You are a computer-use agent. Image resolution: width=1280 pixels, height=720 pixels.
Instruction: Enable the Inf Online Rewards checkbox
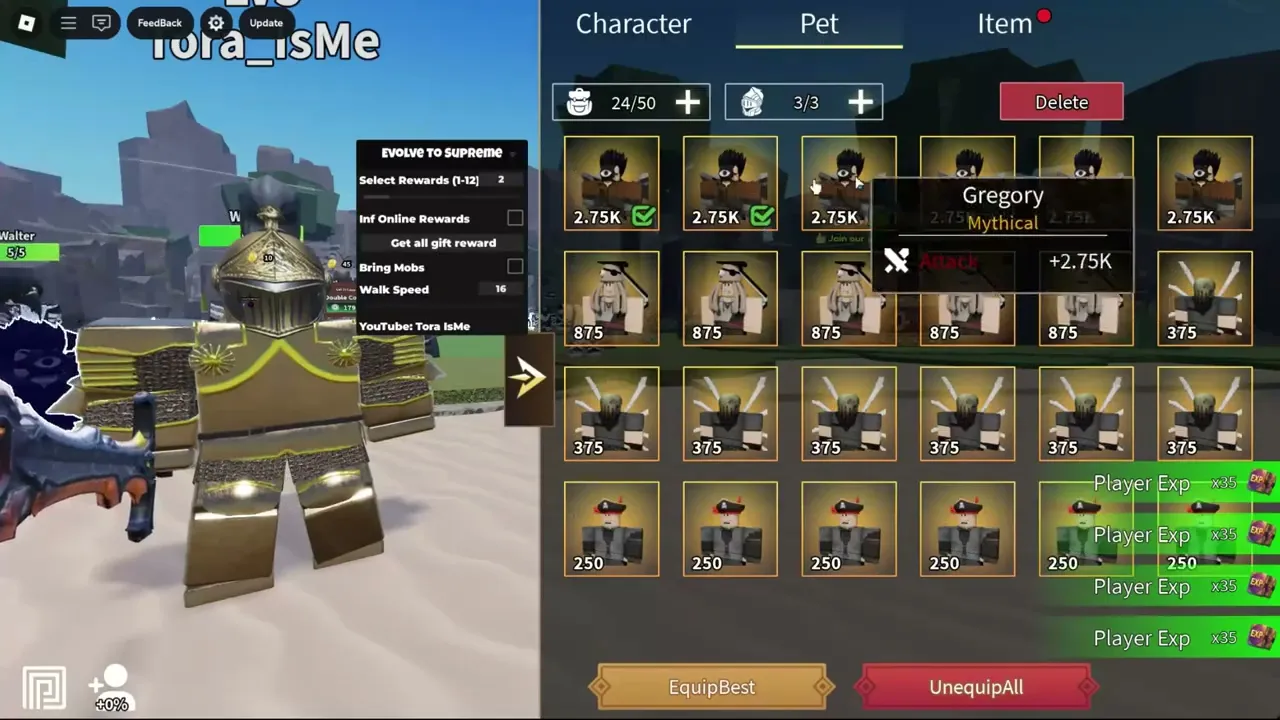515,218
